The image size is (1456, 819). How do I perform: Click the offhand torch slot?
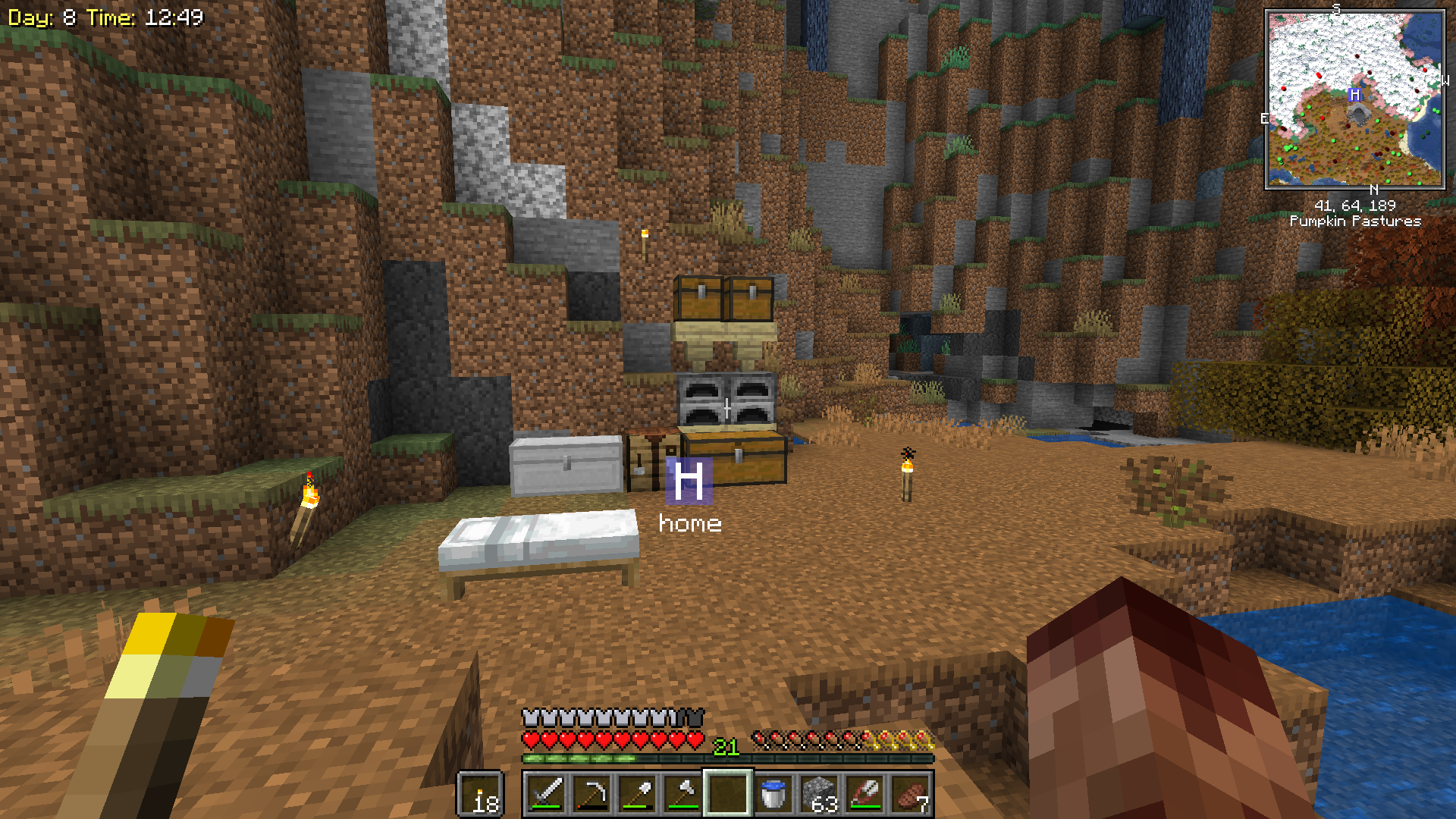click(x=481, y=794)
